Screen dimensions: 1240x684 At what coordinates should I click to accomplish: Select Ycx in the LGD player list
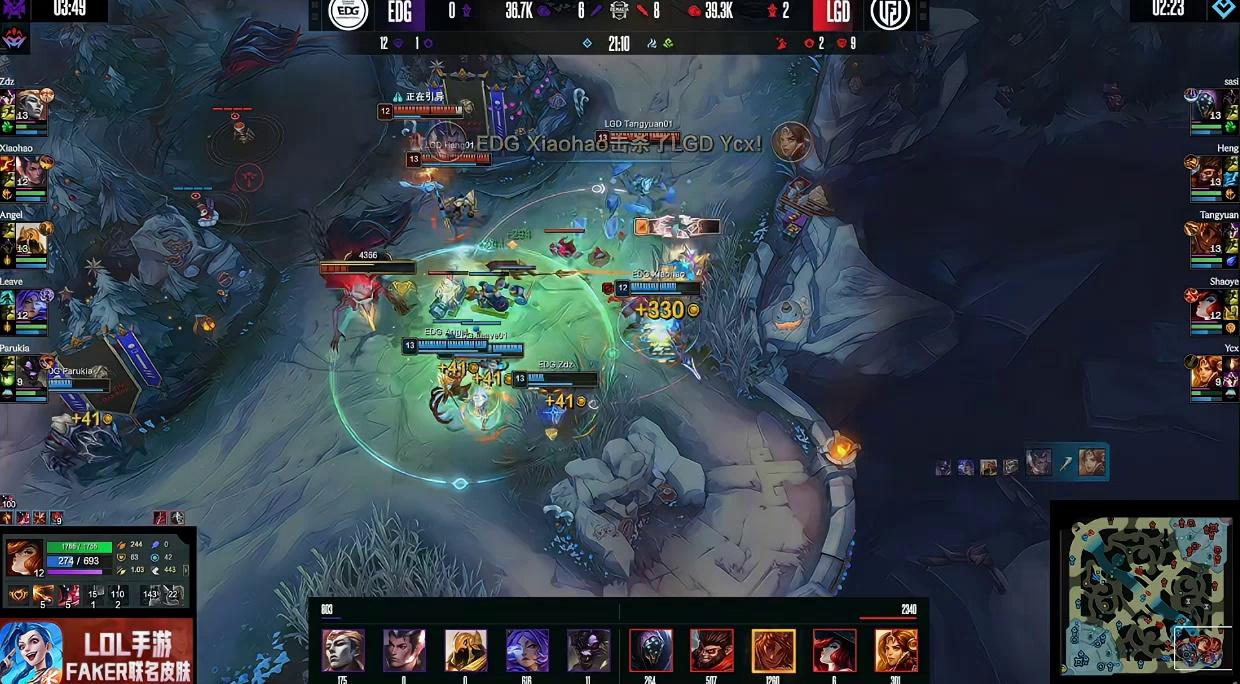pyautogui.click(x=1210, y=372)
